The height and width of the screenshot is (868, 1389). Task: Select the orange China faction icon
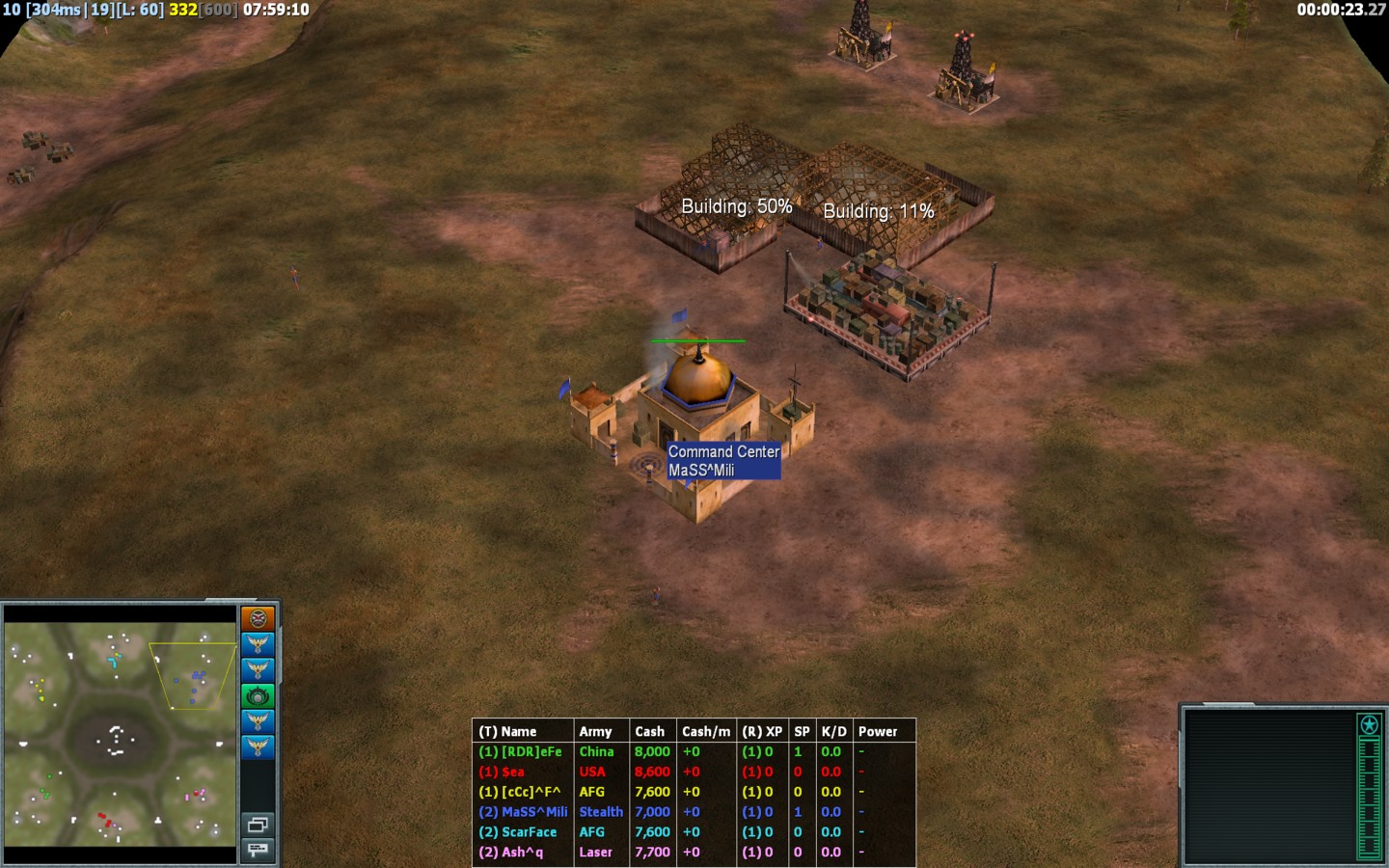(258, 618)
